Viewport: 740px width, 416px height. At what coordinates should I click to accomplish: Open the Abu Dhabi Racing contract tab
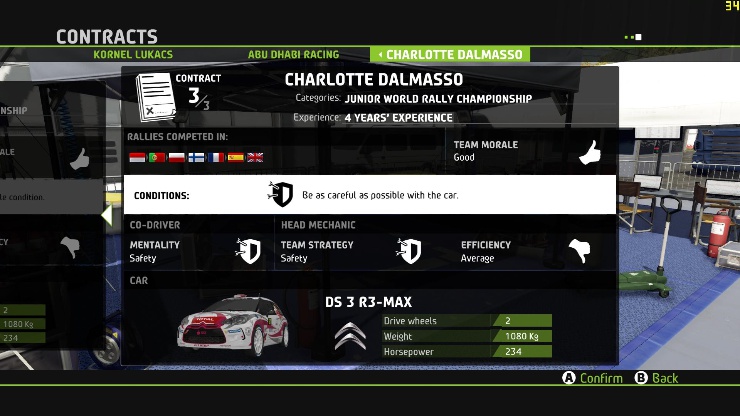pyautogui.click(x=293, y=54)
